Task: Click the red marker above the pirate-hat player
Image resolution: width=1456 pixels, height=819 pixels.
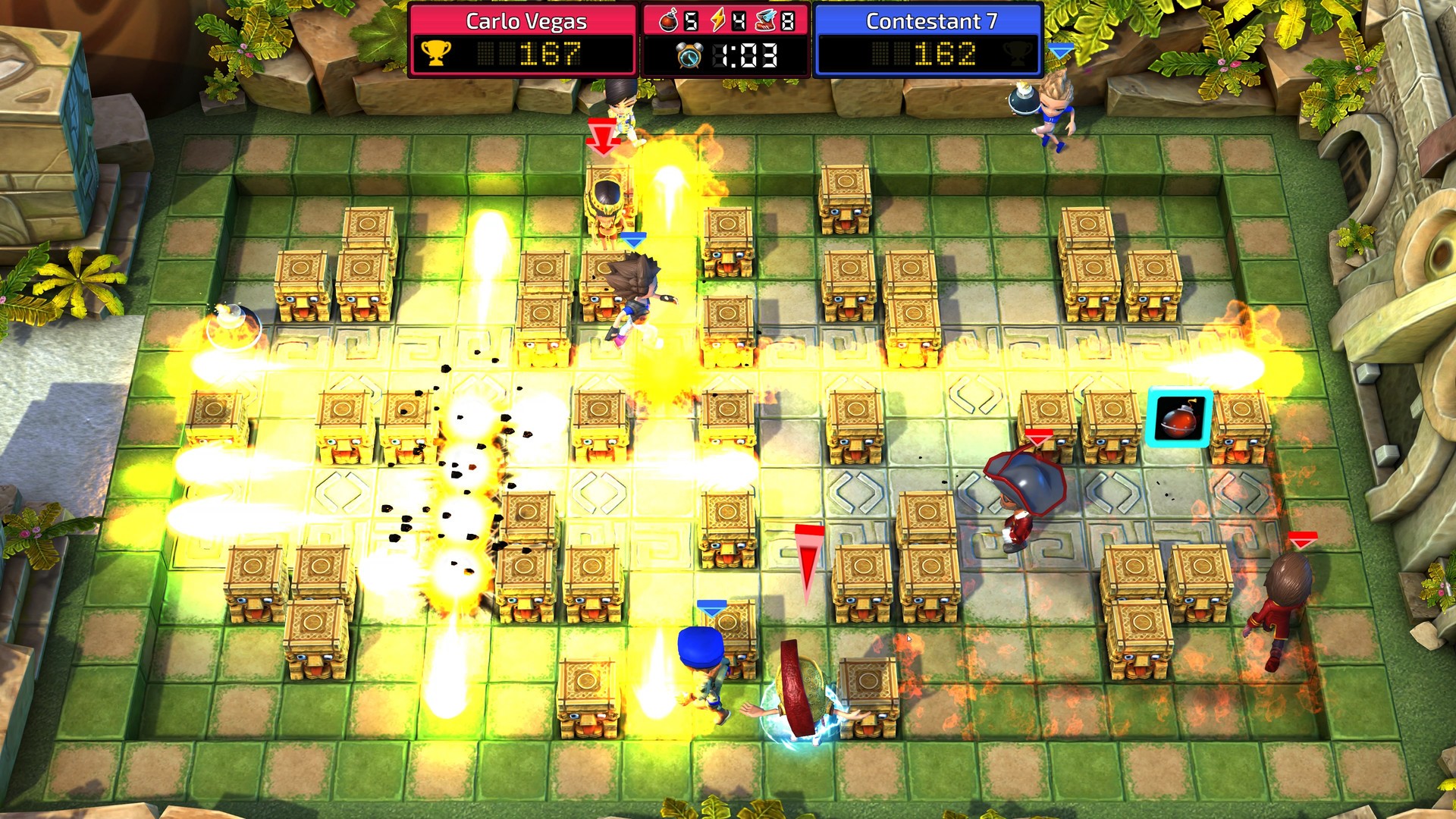Action: coord(1038,437)
